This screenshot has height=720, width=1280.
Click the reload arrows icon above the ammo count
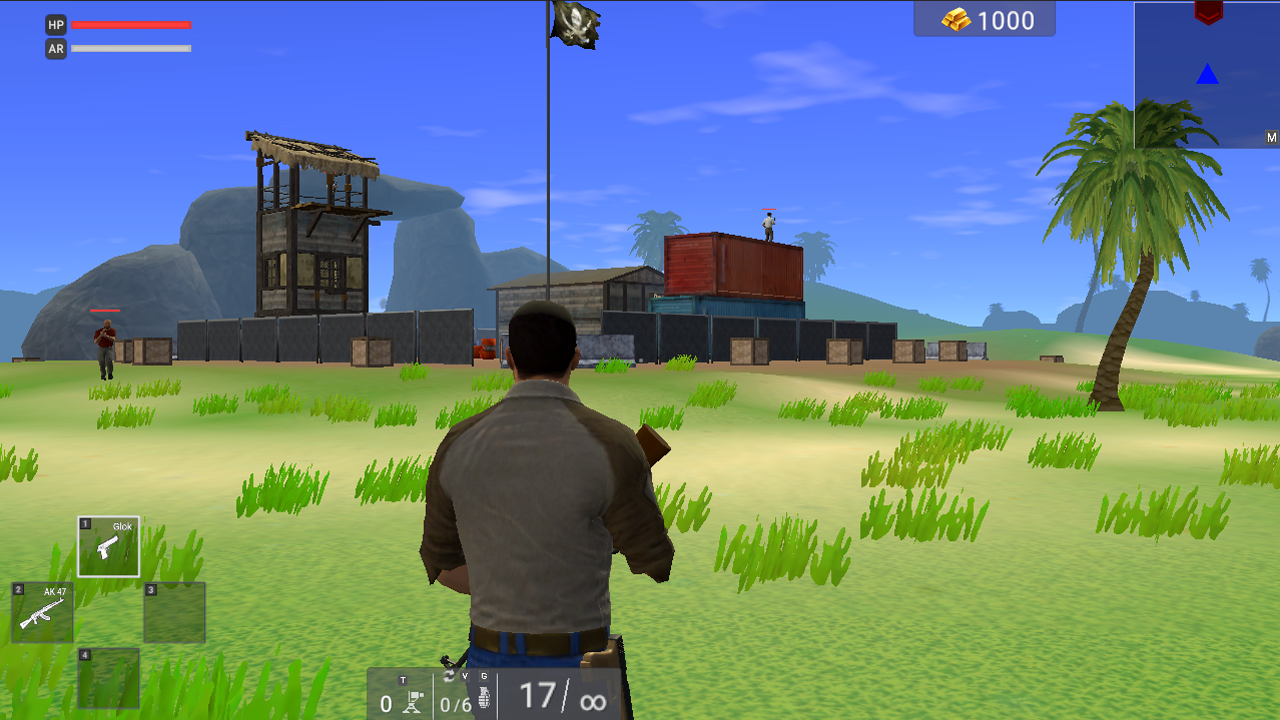[x=450, y=675]
